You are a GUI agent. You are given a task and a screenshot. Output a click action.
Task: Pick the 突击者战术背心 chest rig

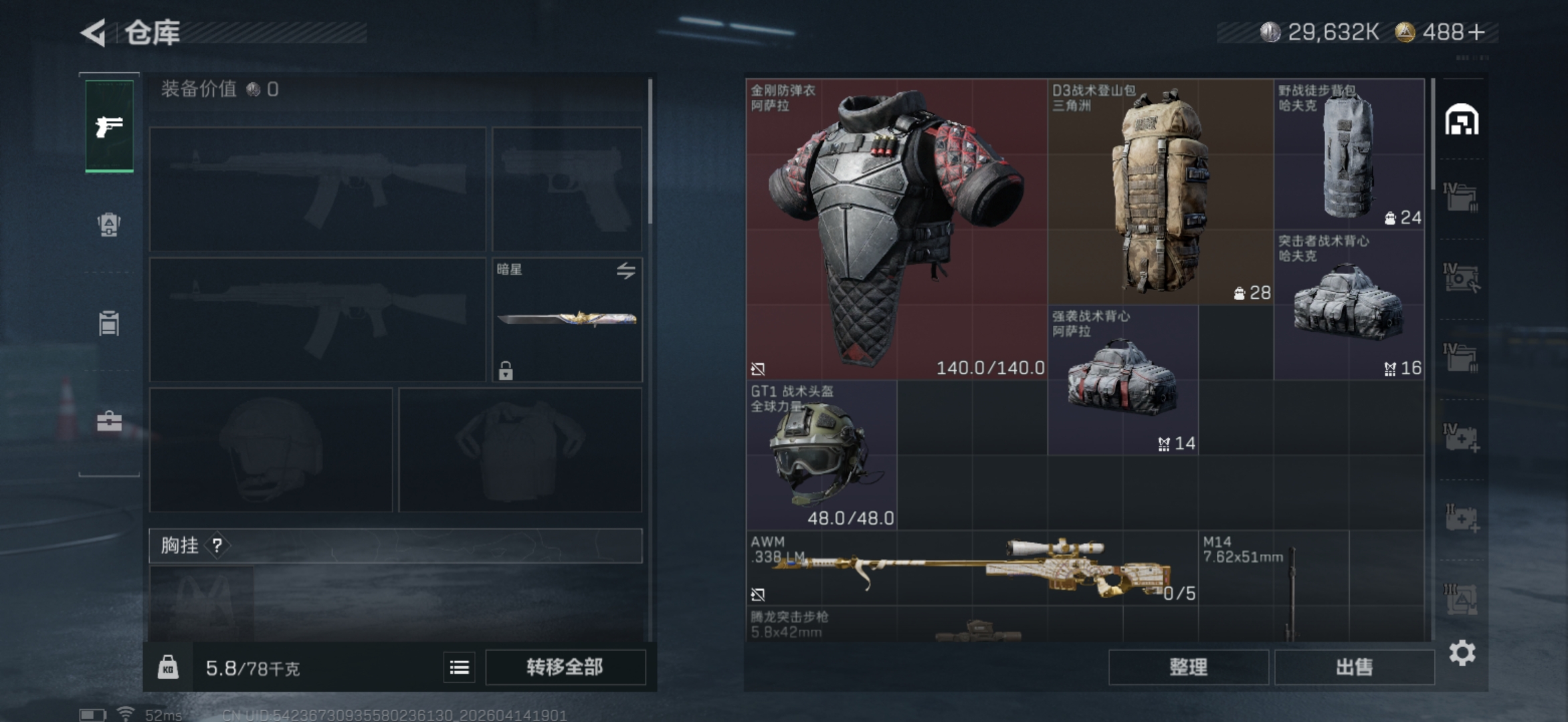[1349, 305]
